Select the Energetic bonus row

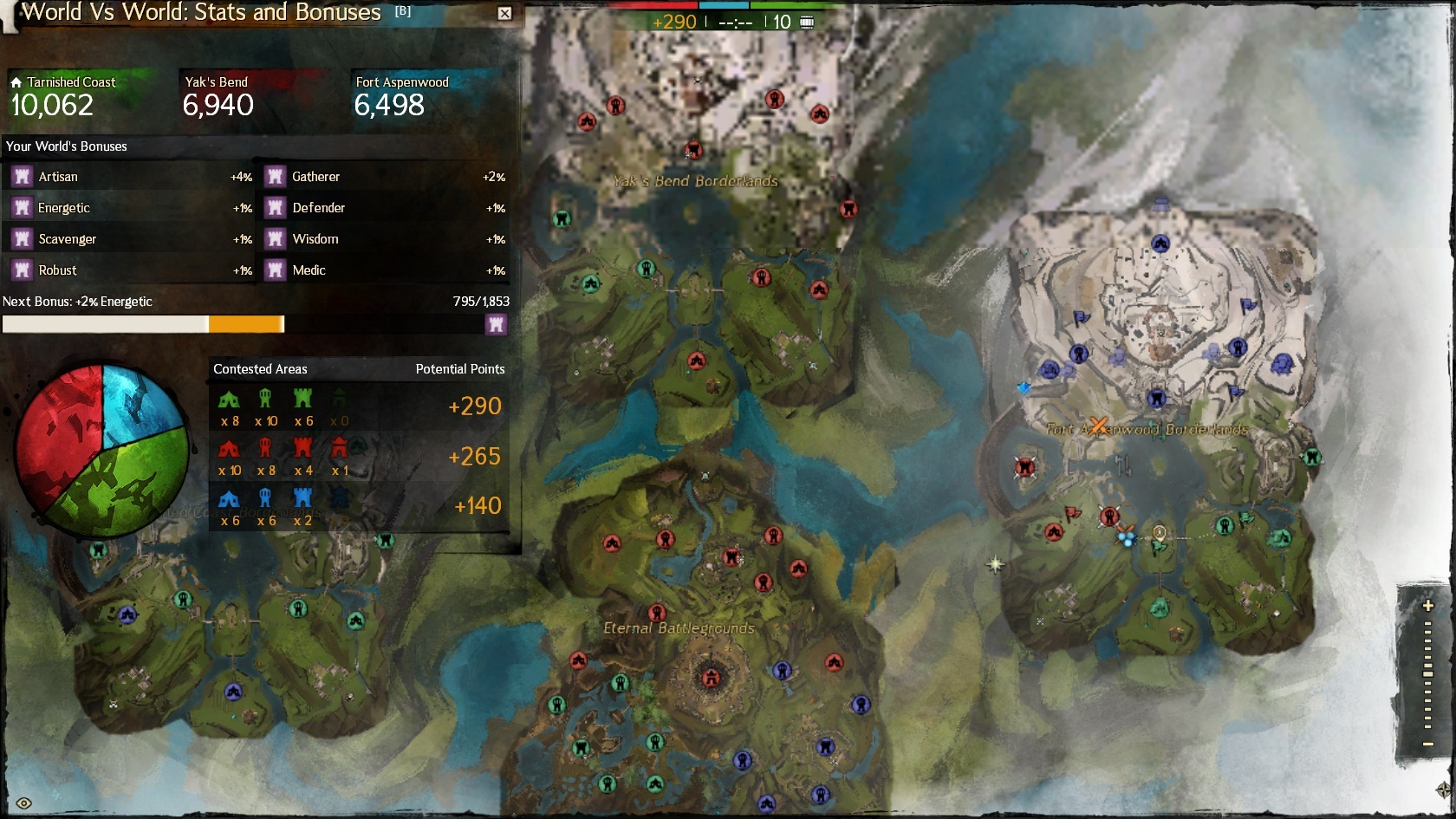point(130,208)
